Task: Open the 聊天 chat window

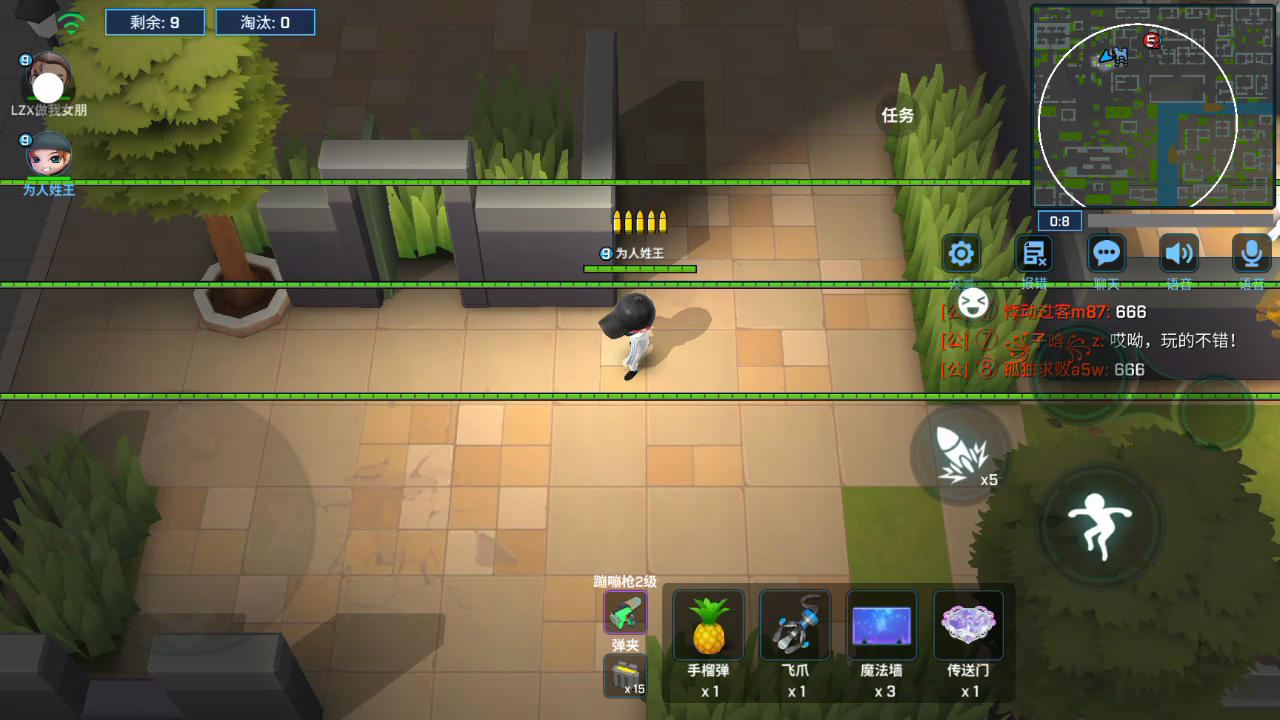Action: (1106, 253)
